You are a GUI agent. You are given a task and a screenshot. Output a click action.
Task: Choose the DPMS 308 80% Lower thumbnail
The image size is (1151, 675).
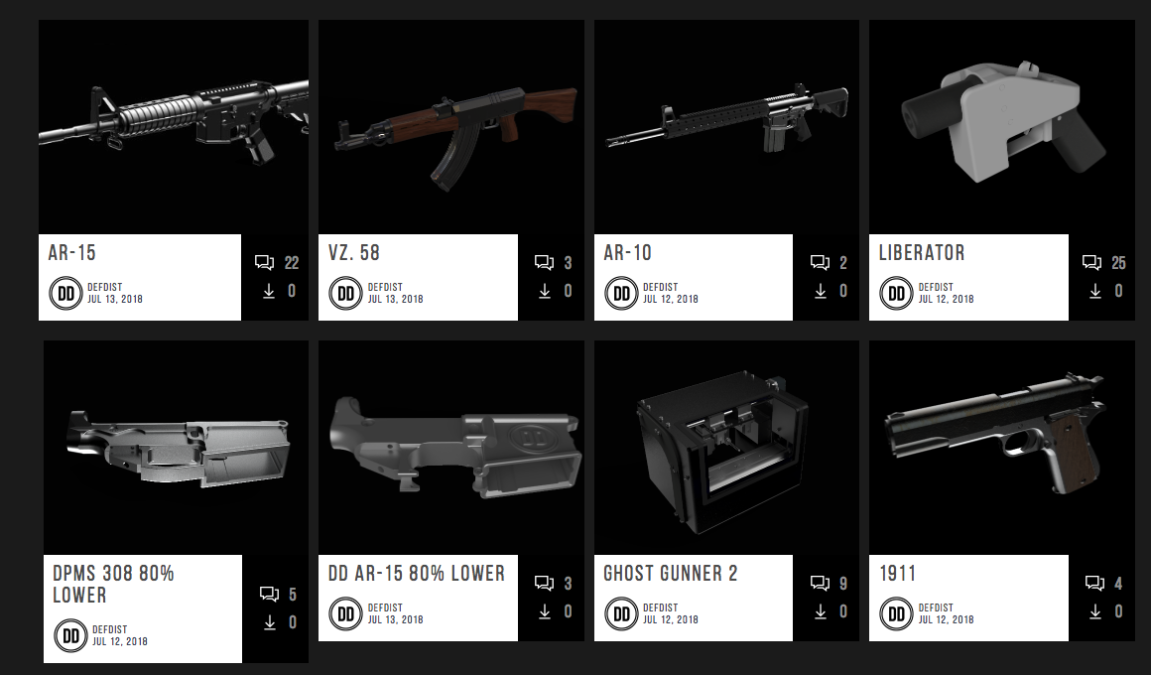tap(175, 447)
